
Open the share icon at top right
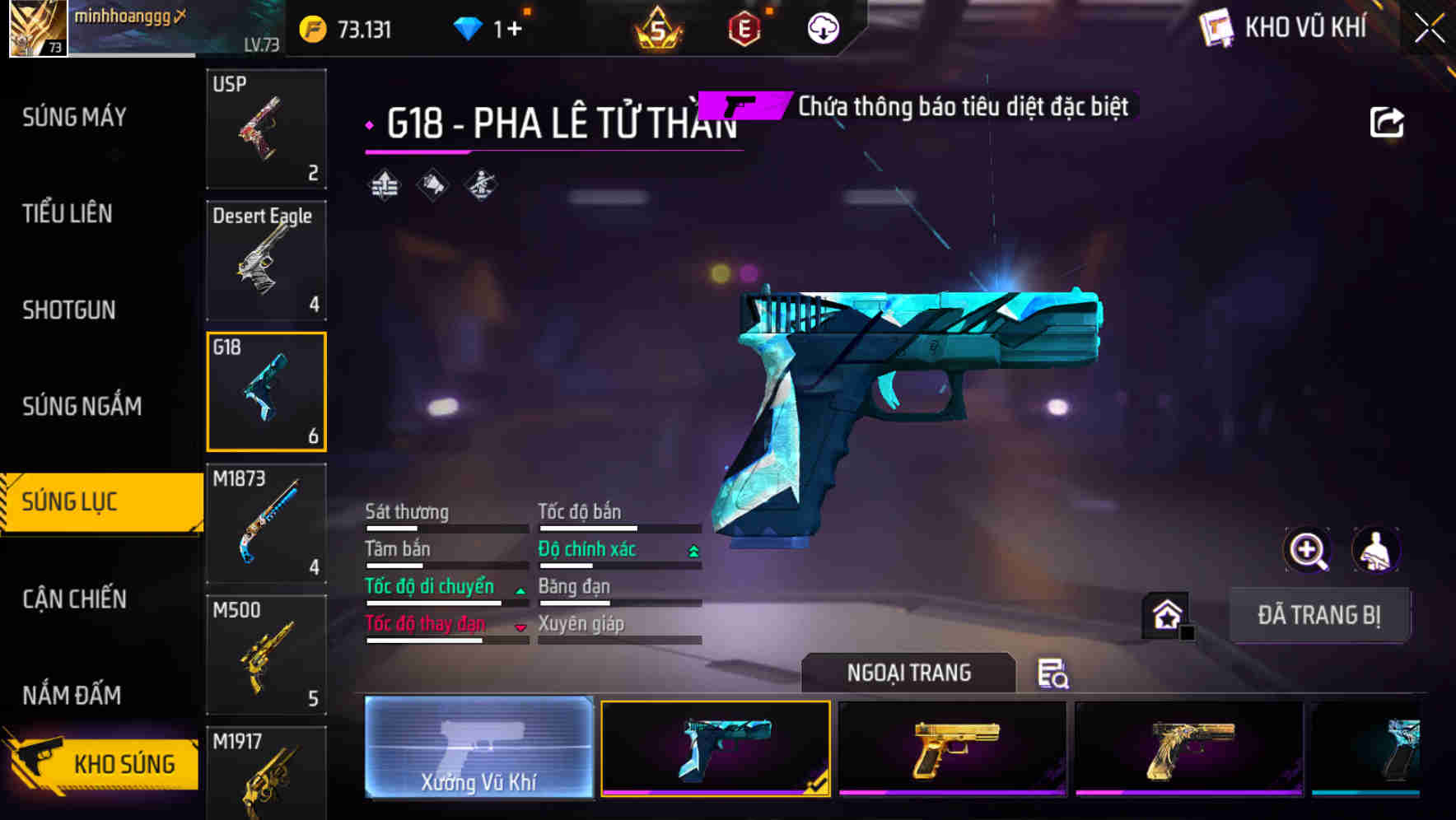(x=1388, y=121)
